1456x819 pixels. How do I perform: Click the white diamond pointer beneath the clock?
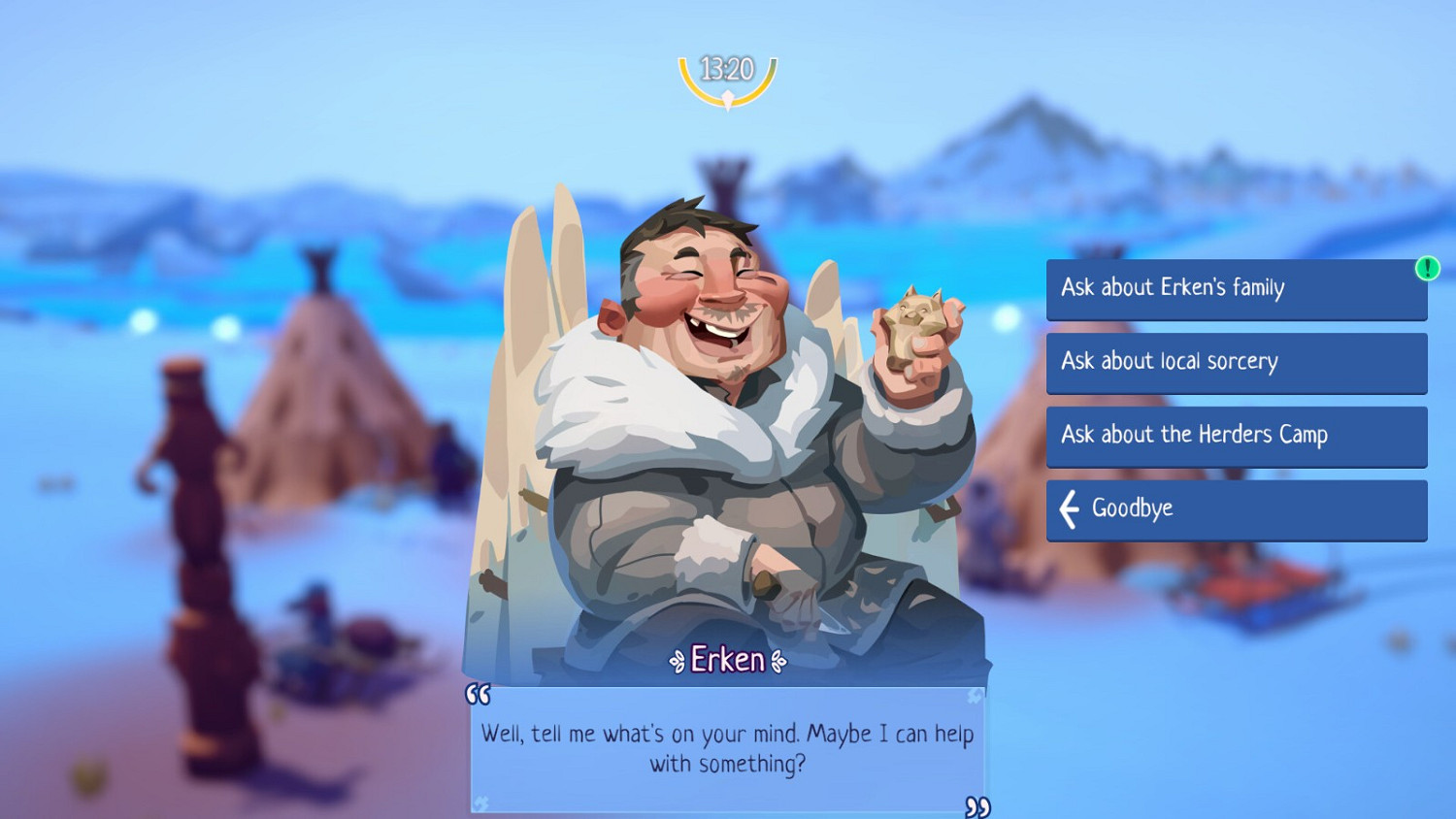pos(727,97)
